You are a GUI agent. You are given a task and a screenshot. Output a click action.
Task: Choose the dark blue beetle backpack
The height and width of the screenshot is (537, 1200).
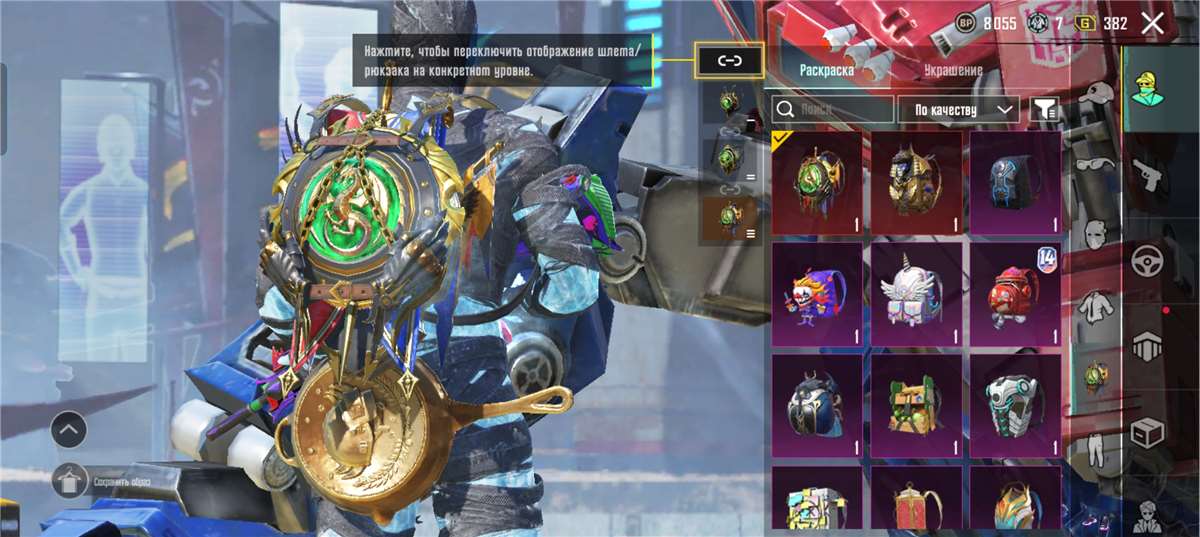point(817,405)
